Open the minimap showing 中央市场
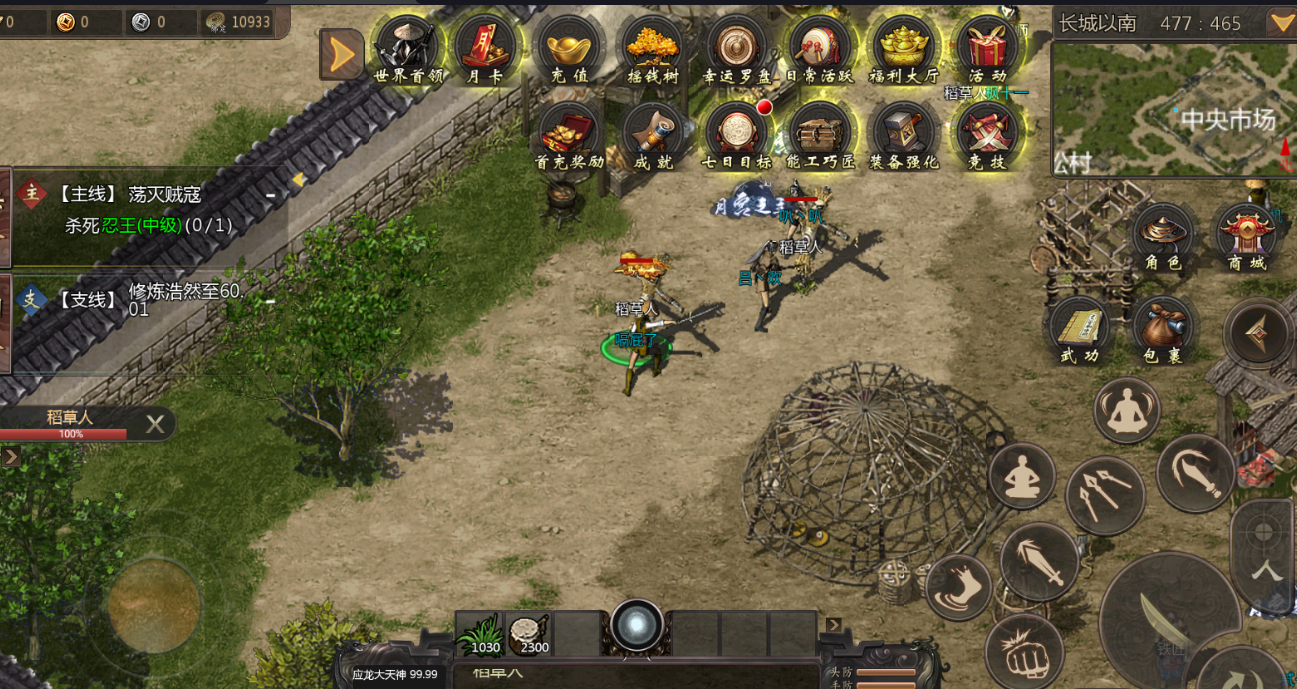The image size is (1297, 689). 1174,109
